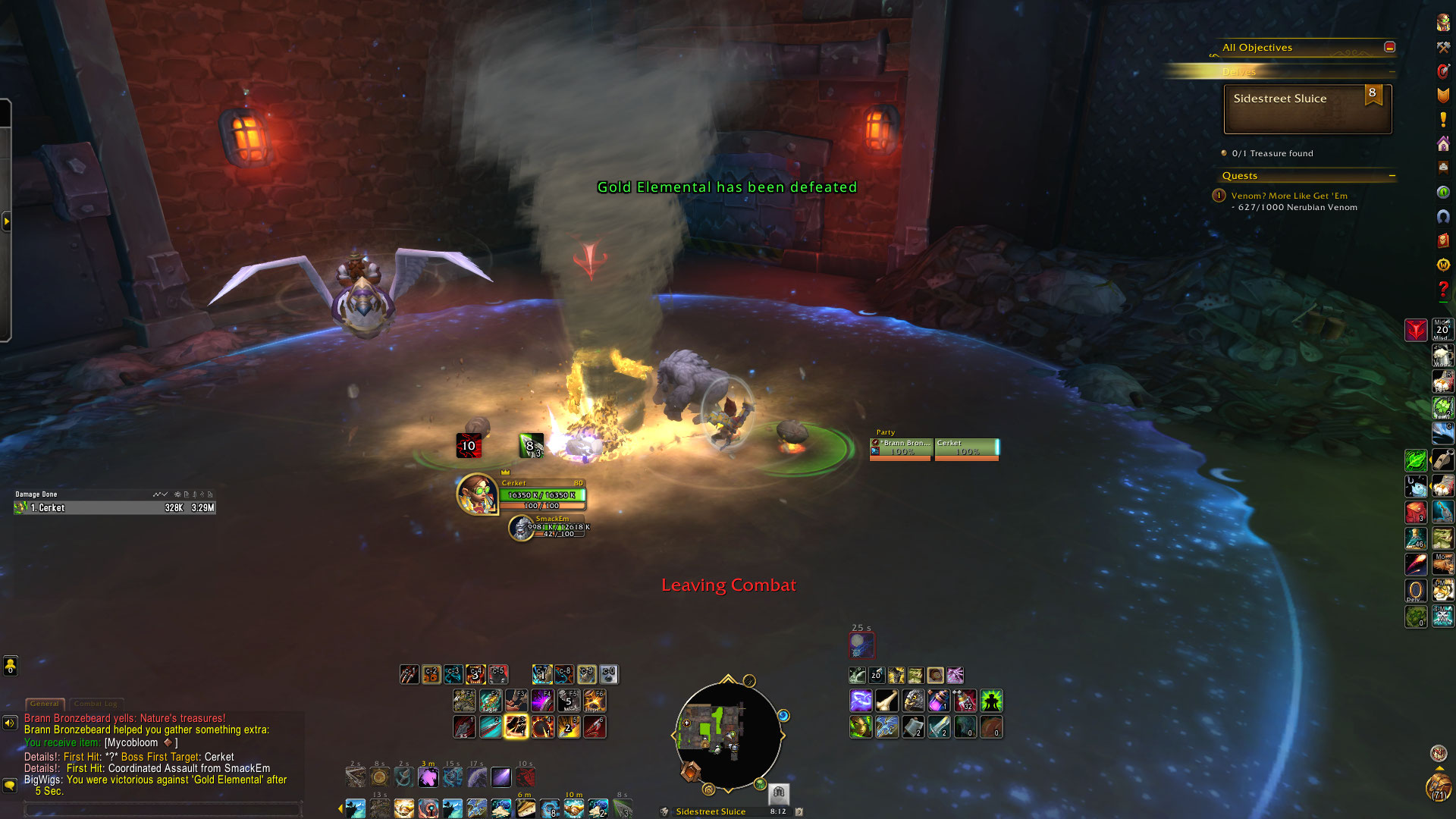Screen dimensions: 1456x819
Task: Open the chat speech bubble menu button
Action: click(10, 786)
